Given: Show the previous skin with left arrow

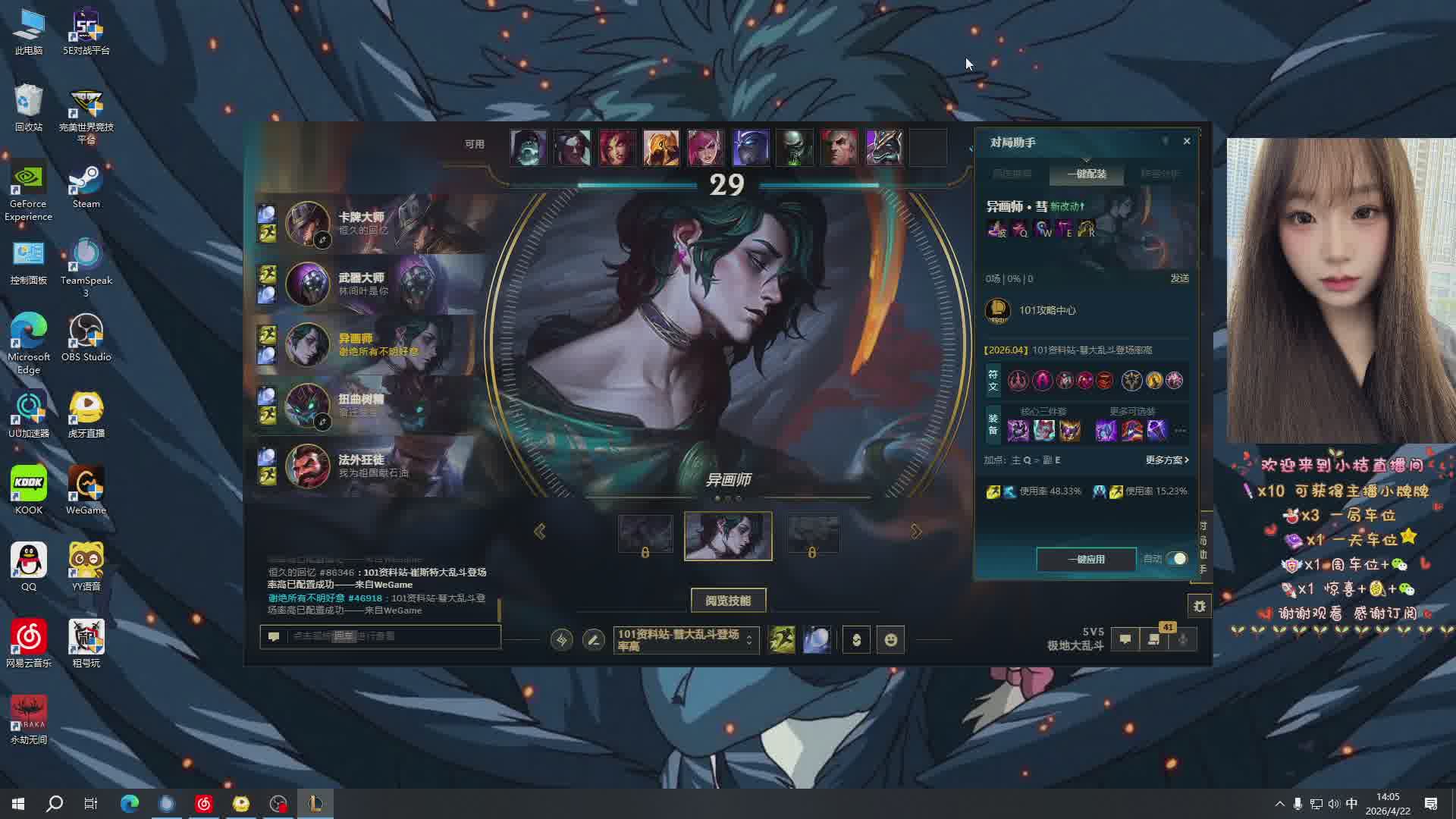Looking at the screenshot, I should coord(540,532).
